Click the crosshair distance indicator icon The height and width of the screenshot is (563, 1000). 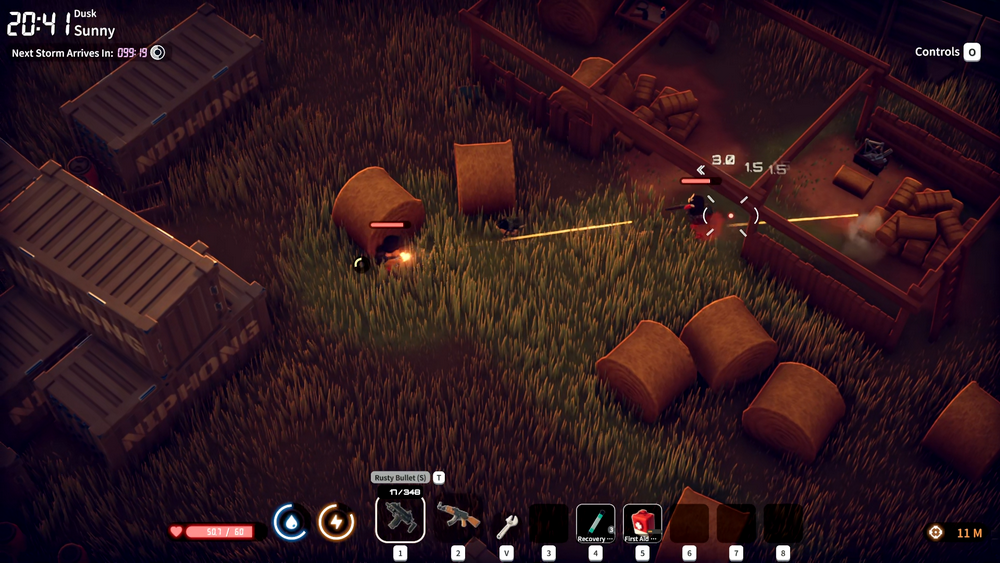click(x=936, y=533)
